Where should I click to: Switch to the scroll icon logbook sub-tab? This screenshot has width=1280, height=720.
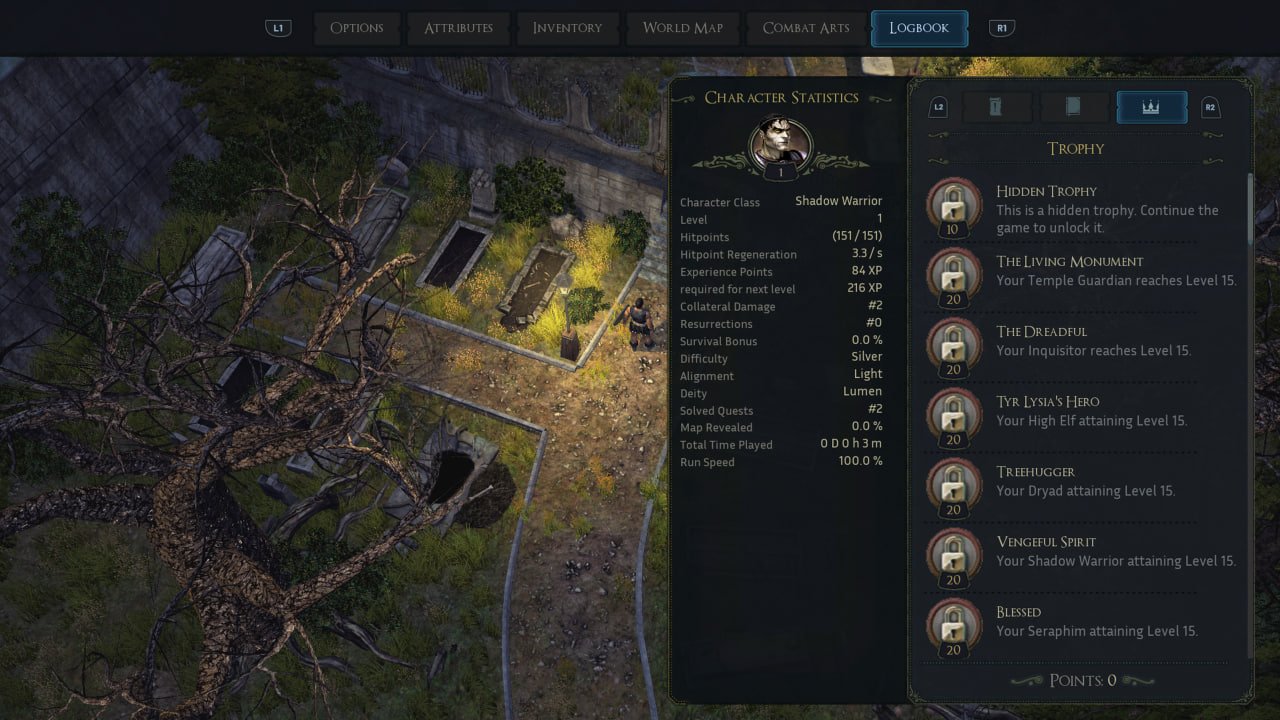click(x=996, y=107)
